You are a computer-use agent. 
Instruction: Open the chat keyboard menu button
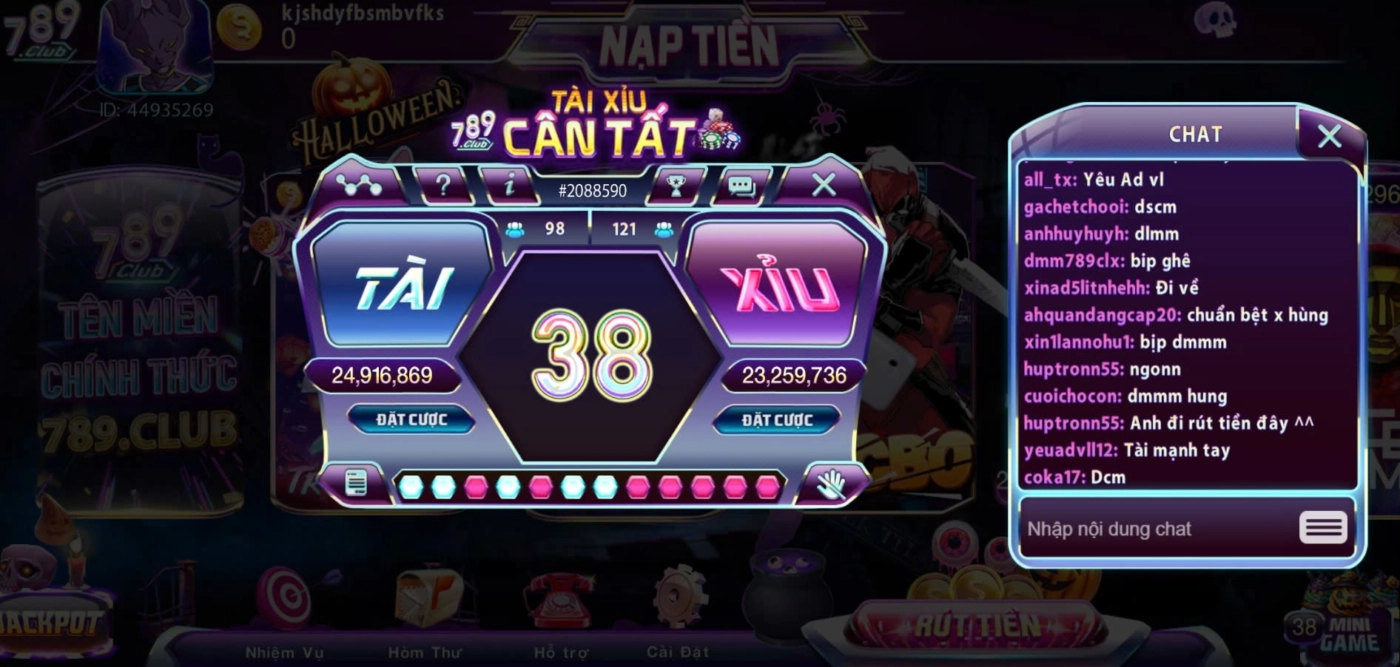pyautogui.click(x=1323, y=528)
